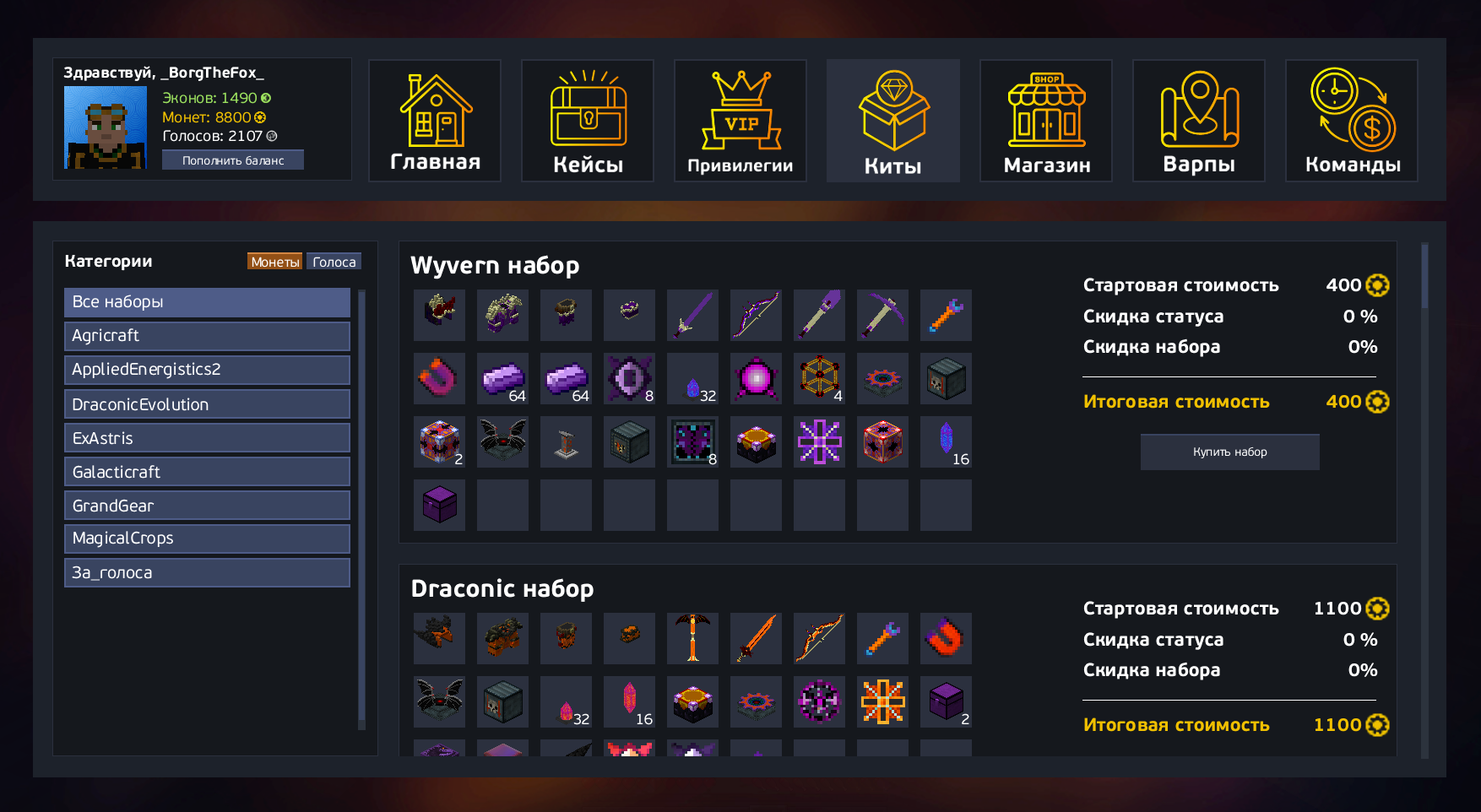This screenshot has height=812, width=1481.
Task: Select the Киты navigation tile
Action: coord(893,121)
